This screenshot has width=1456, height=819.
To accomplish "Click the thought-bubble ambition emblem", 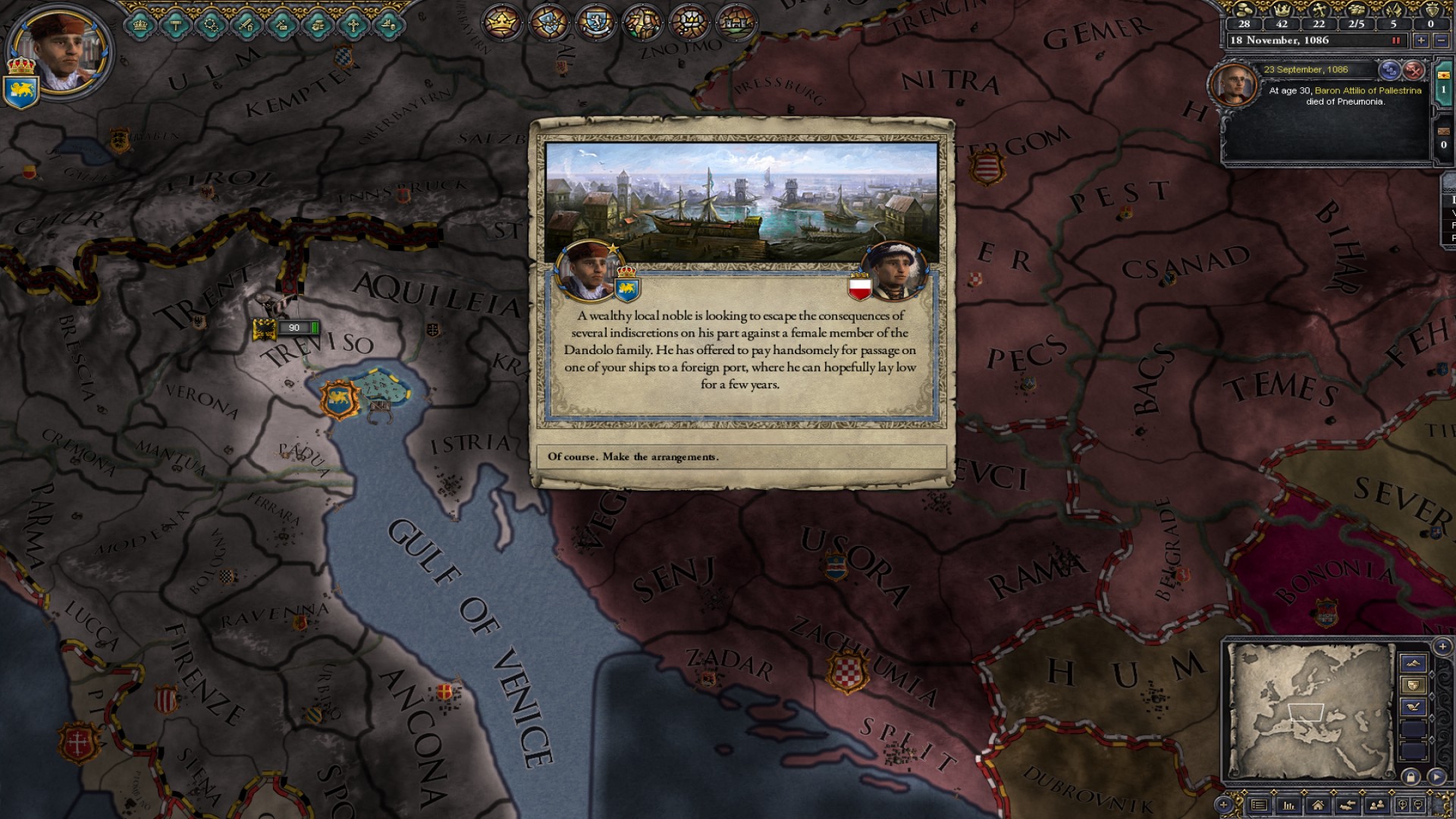I will tap(689, 23).
